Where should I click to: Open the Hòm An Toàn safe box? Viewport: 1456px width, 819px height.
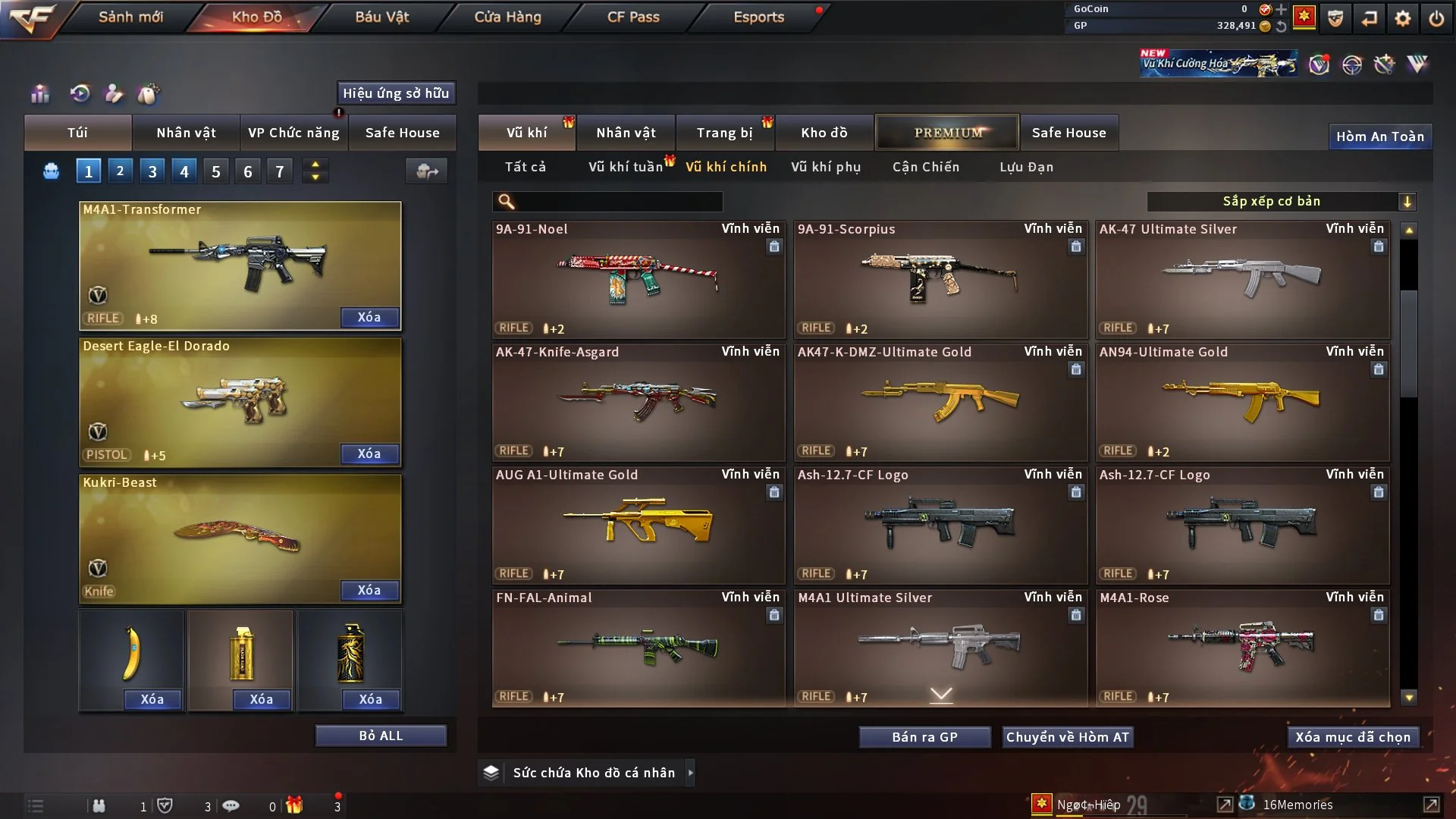click(1379, 136)
